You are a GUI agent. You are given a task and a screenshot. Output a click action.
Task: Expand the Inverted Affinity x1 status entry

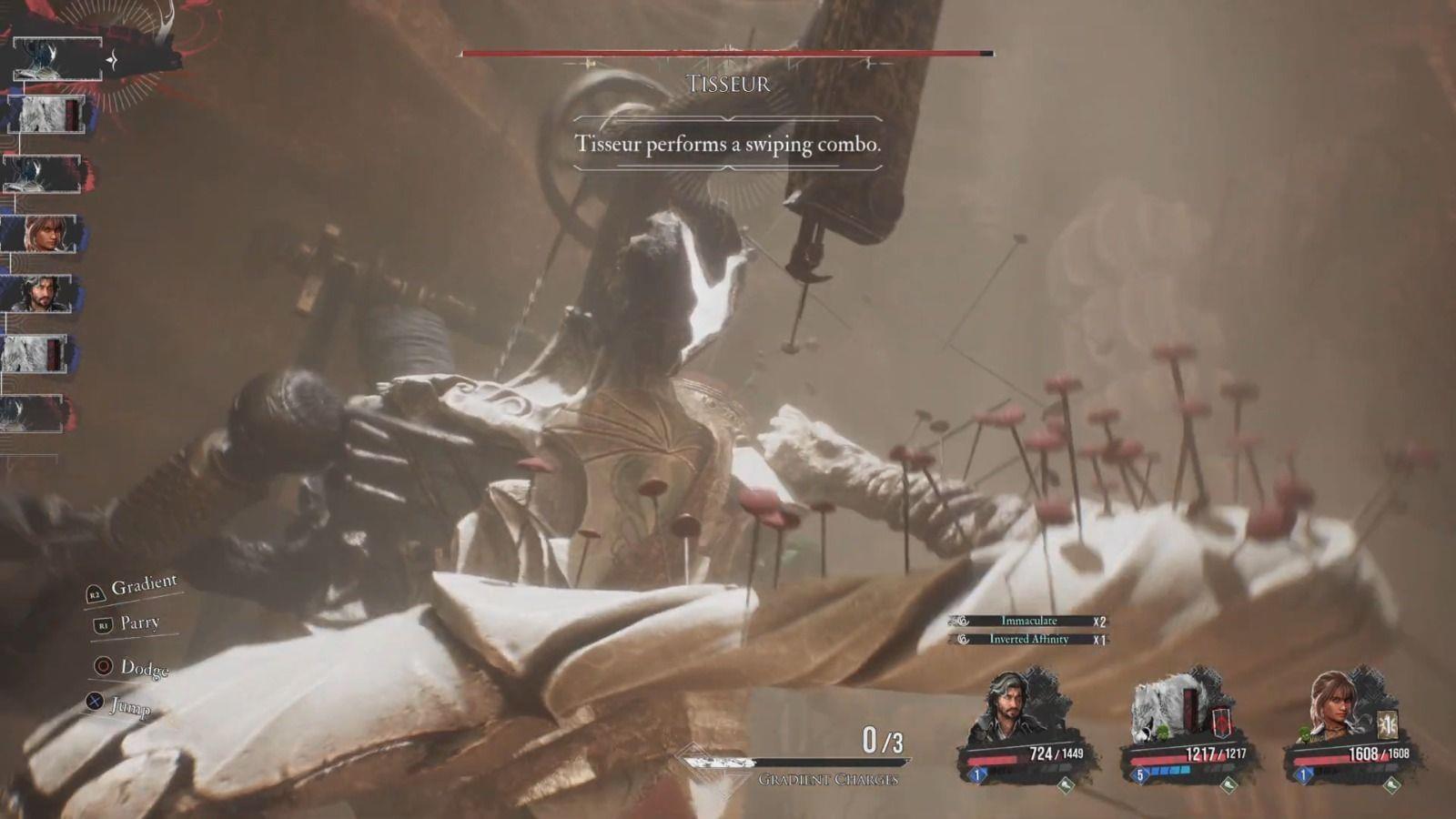tap(1028, 640)
